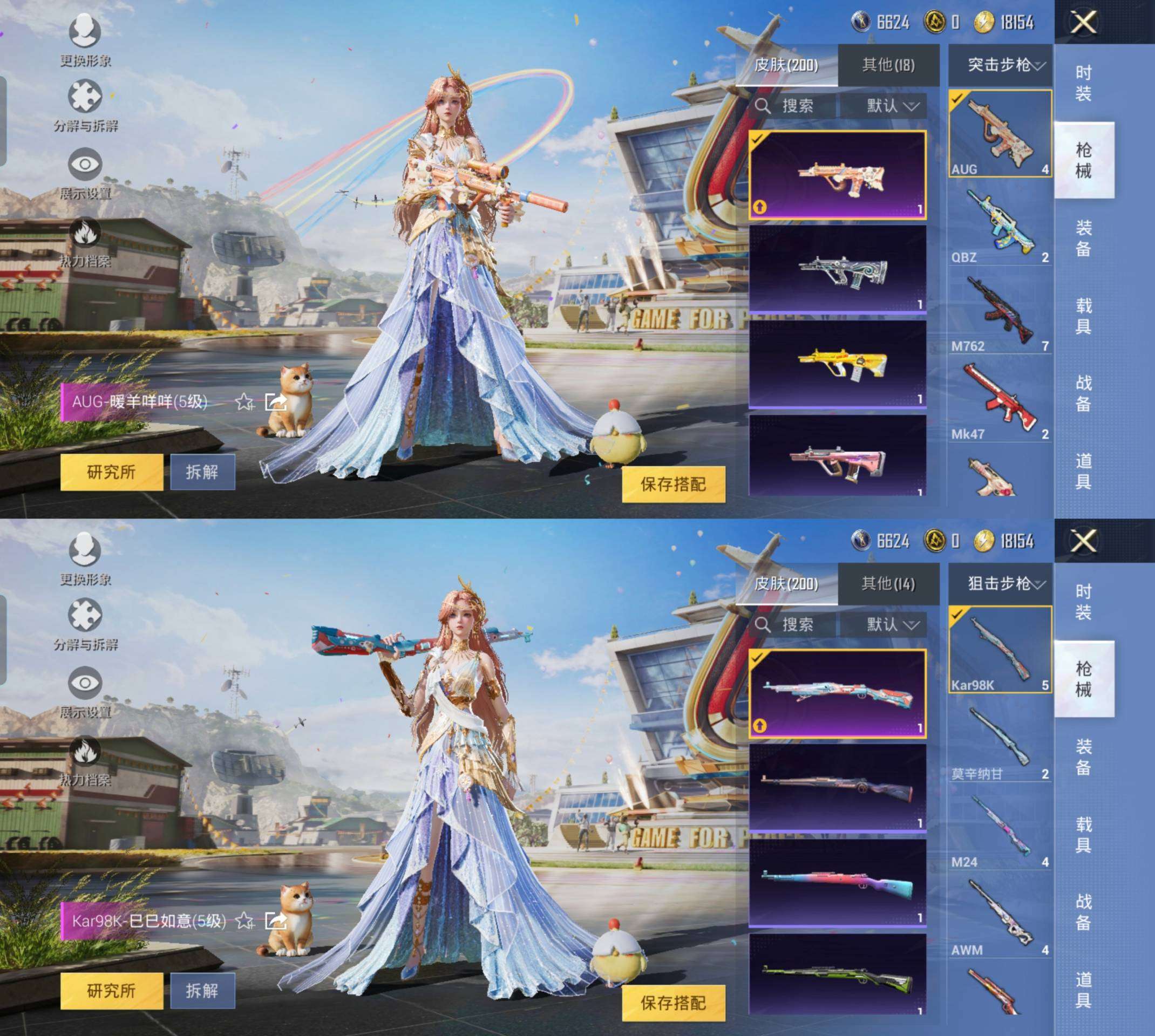The height and width of the screenshot is (1036, 1155).
Task: Select the yellow AUG skin
Action: point(837,364)
